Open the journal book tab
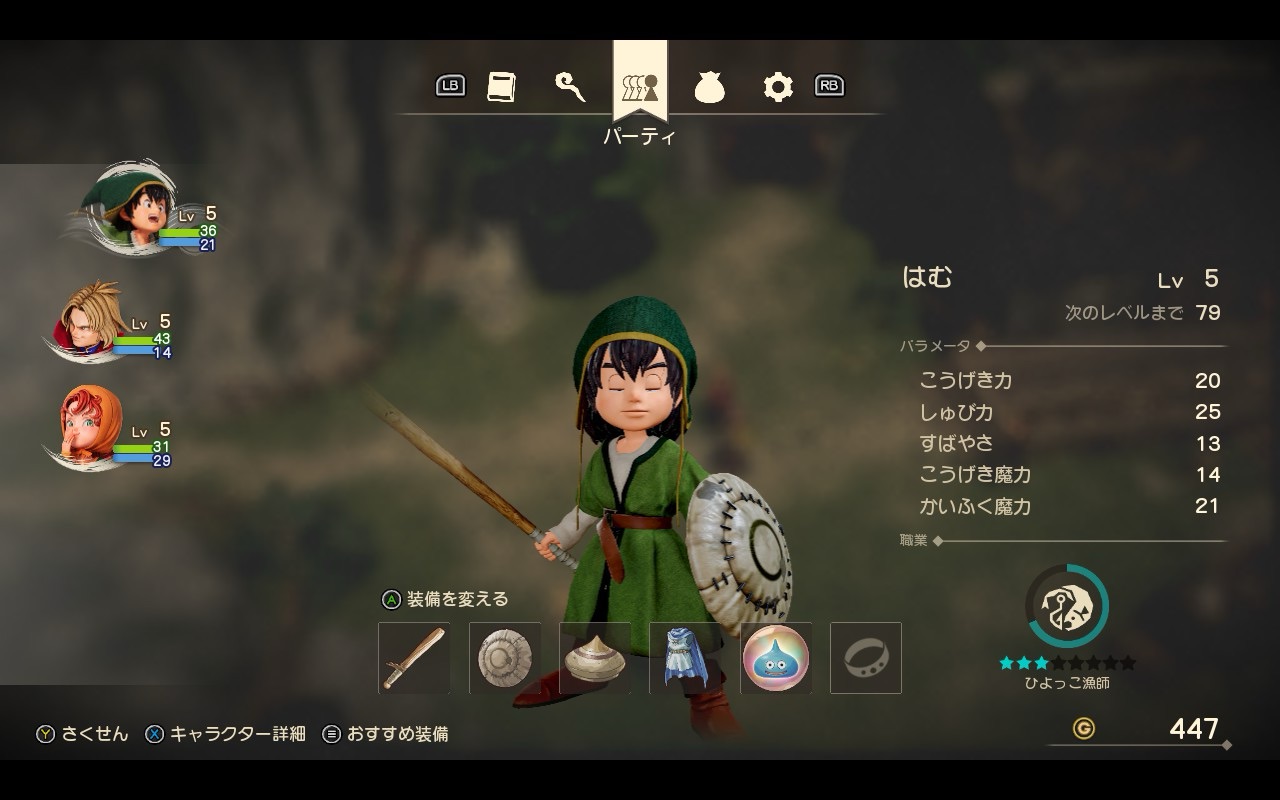This screenshot has height=800, width=1280. click(x=501, y=87)
